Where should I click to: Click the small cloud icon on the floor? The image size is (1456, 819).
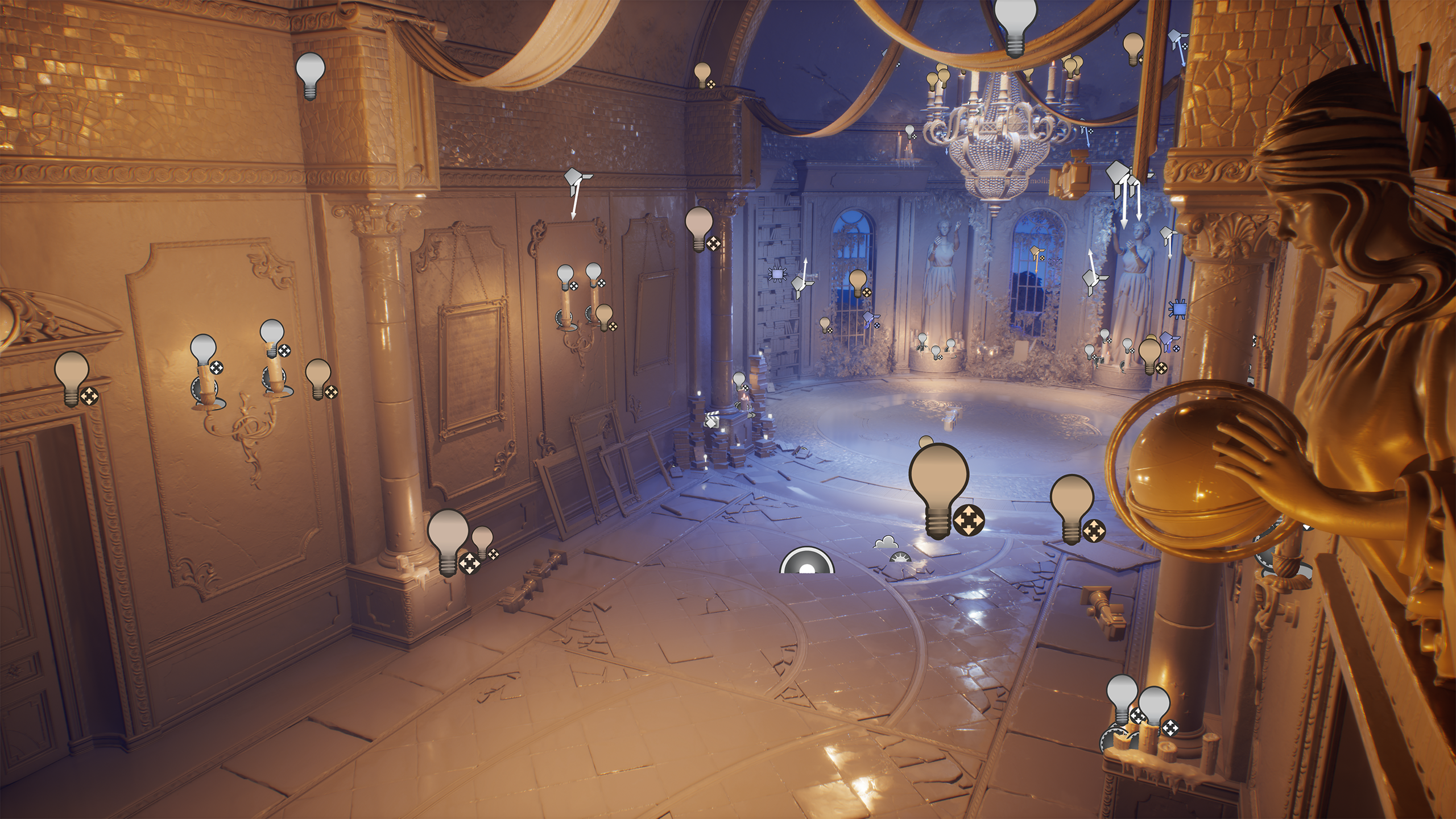coord(885,542)
